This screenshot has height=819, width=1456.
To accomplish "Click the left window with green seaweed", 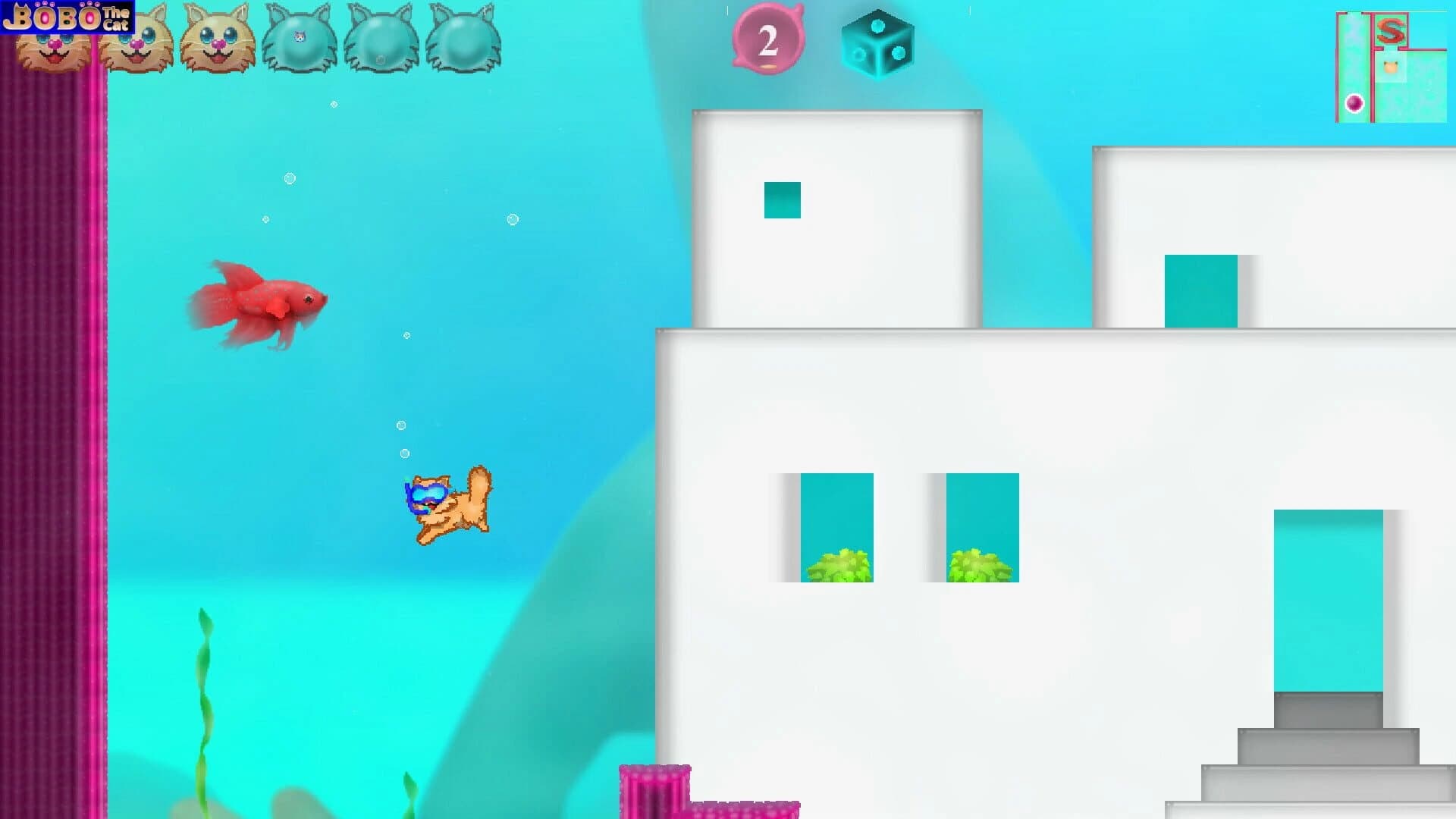I will (x=836, y=527).
